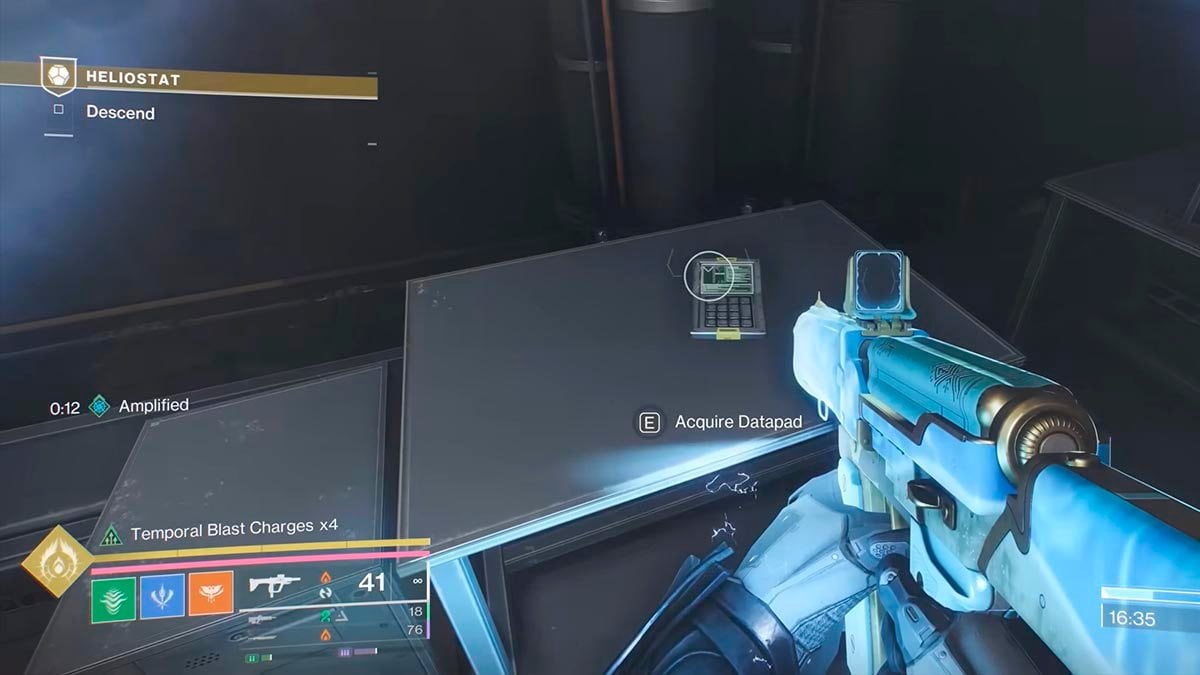Click the Temporal Blast Charges triangle icon
Image resolution: width=1200 pixels, height=675 pixels.
point(110,535)
